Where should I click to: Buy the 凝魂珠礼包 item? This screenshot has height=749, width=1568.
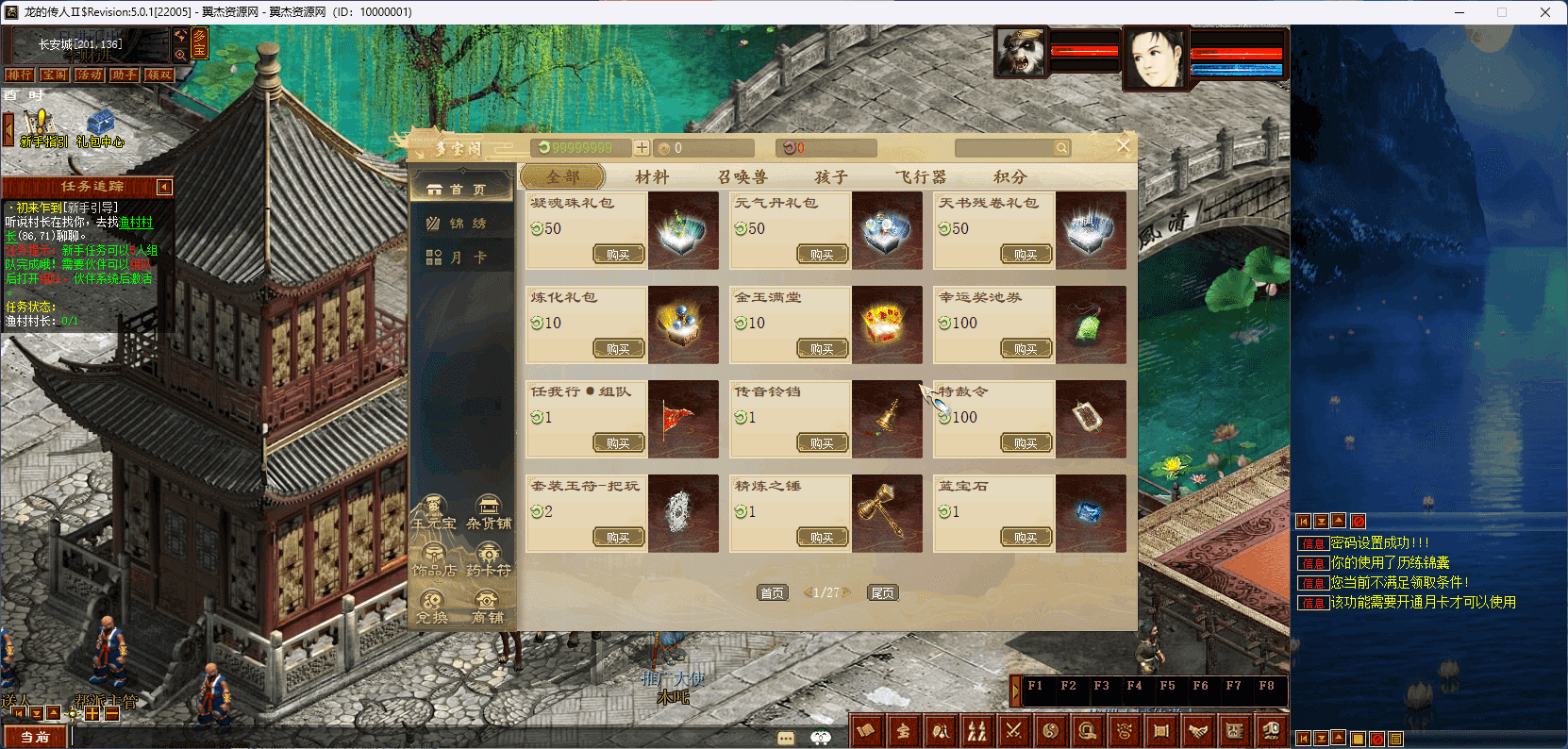click(618, 255)
